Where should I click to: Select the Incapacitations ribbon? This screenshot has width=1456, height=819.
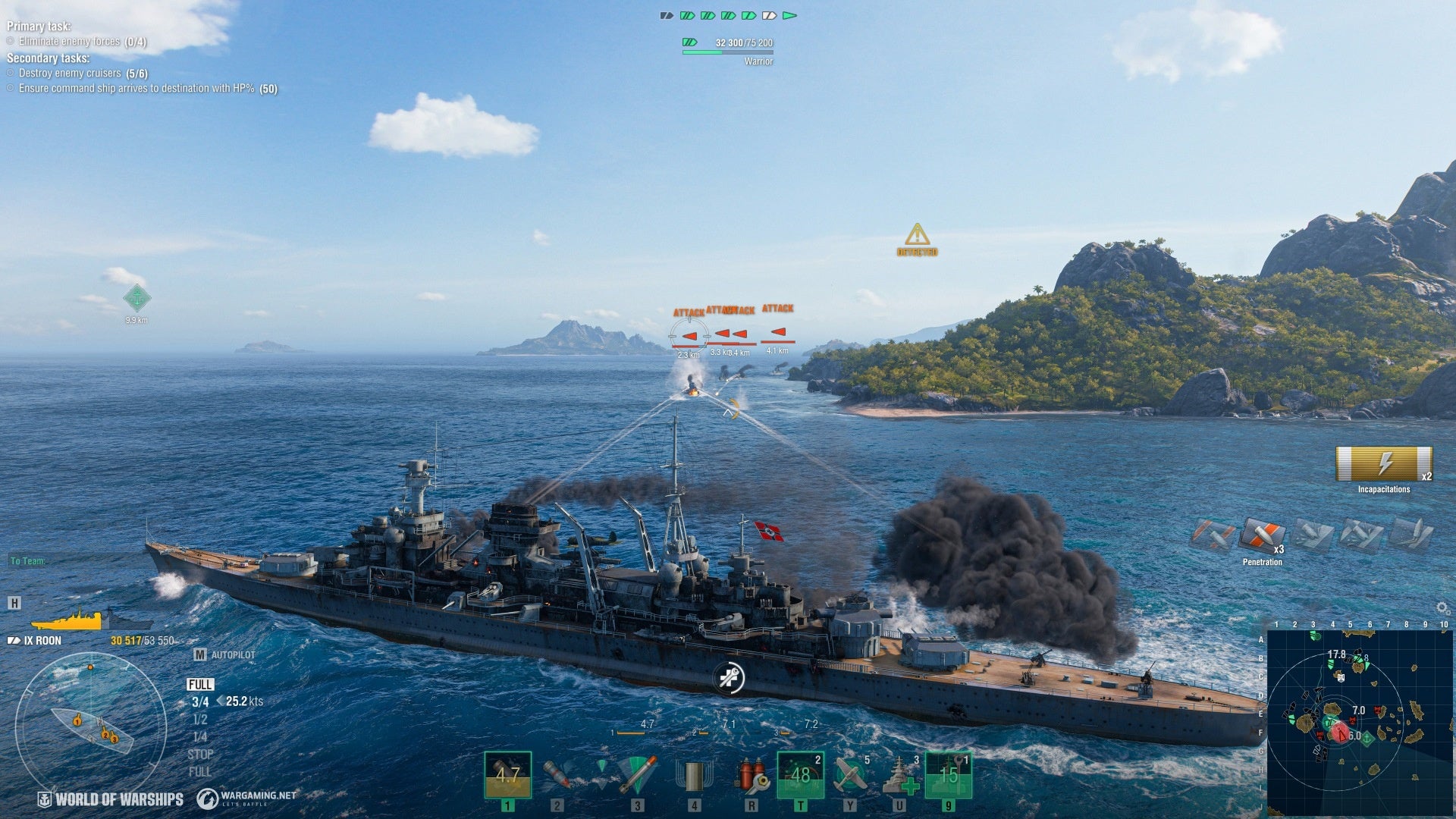coord(1384,463)
